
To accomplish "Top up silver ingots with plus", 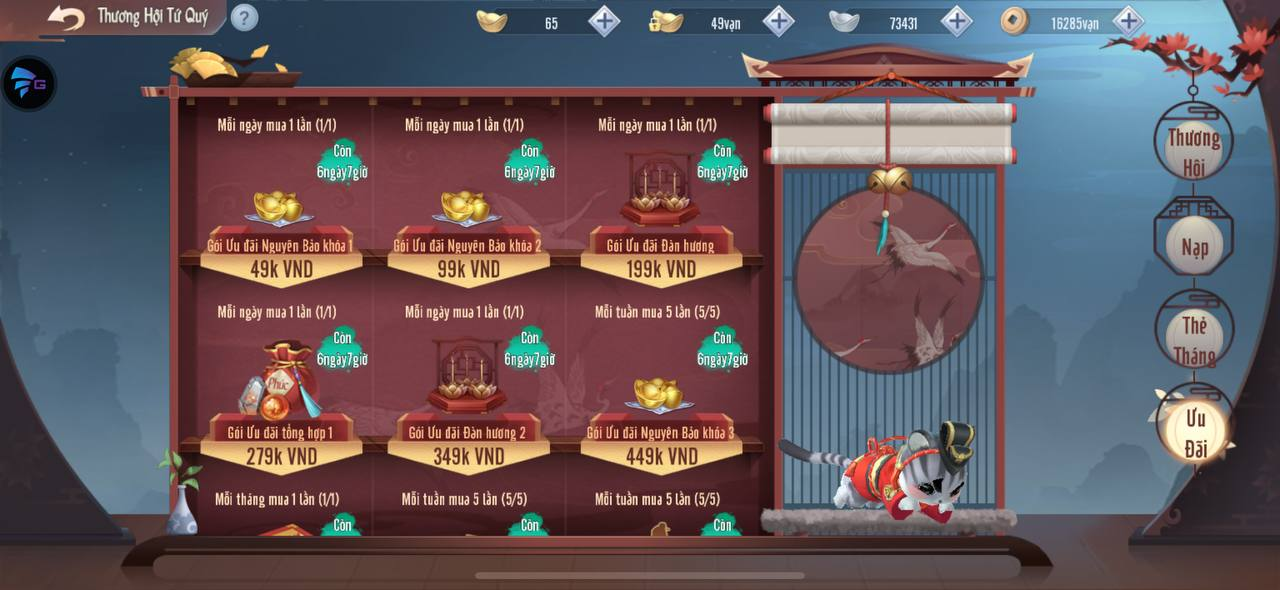I will pyautogui.click(x=956, y=21).
